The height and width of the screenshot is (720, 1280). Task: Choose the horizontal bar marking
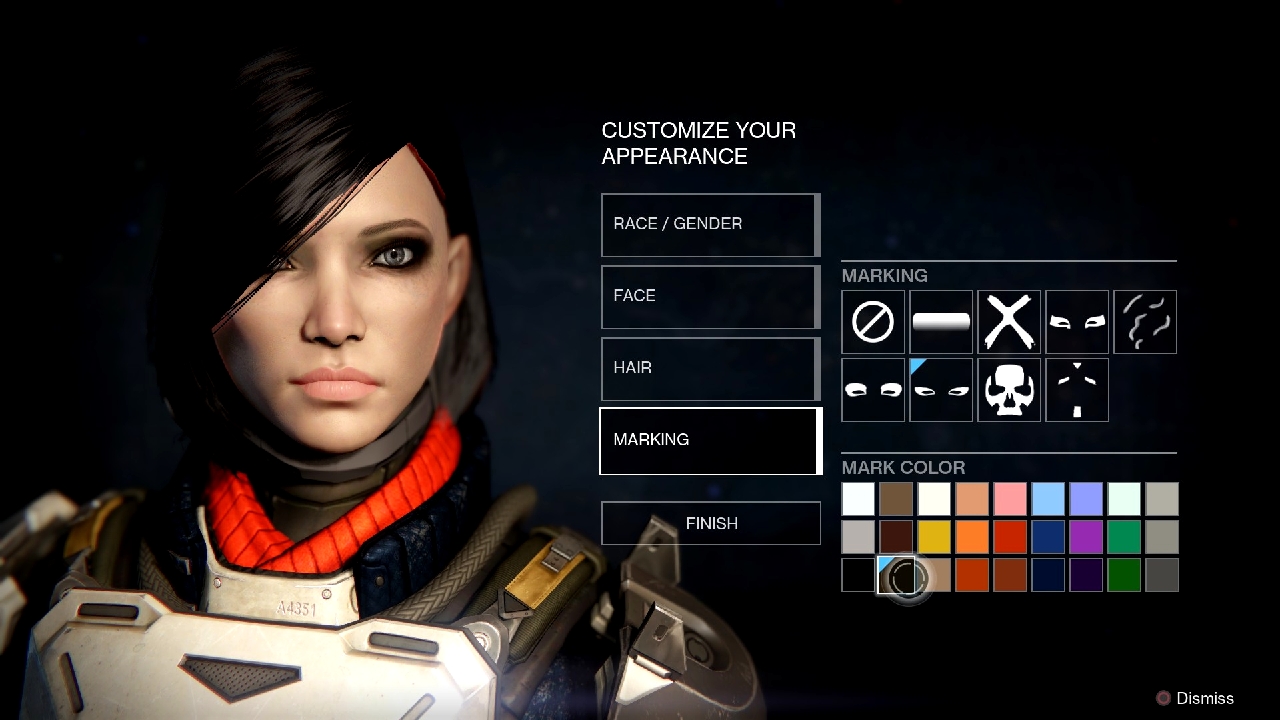[941, 322]
